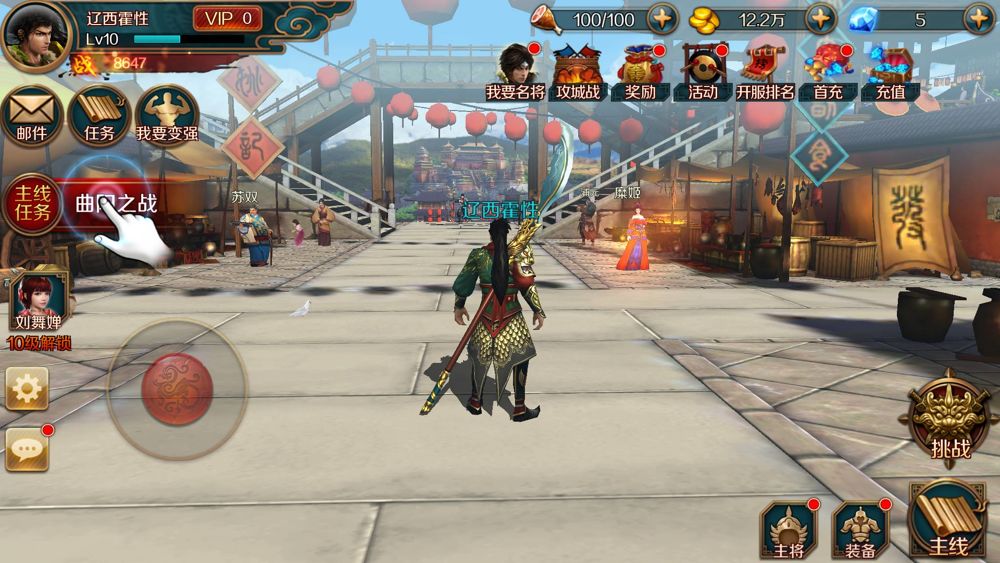Open the chat bubble button
Image resolution: width=1000 pixels, height=563 pixels.
(x=27, y=450)
